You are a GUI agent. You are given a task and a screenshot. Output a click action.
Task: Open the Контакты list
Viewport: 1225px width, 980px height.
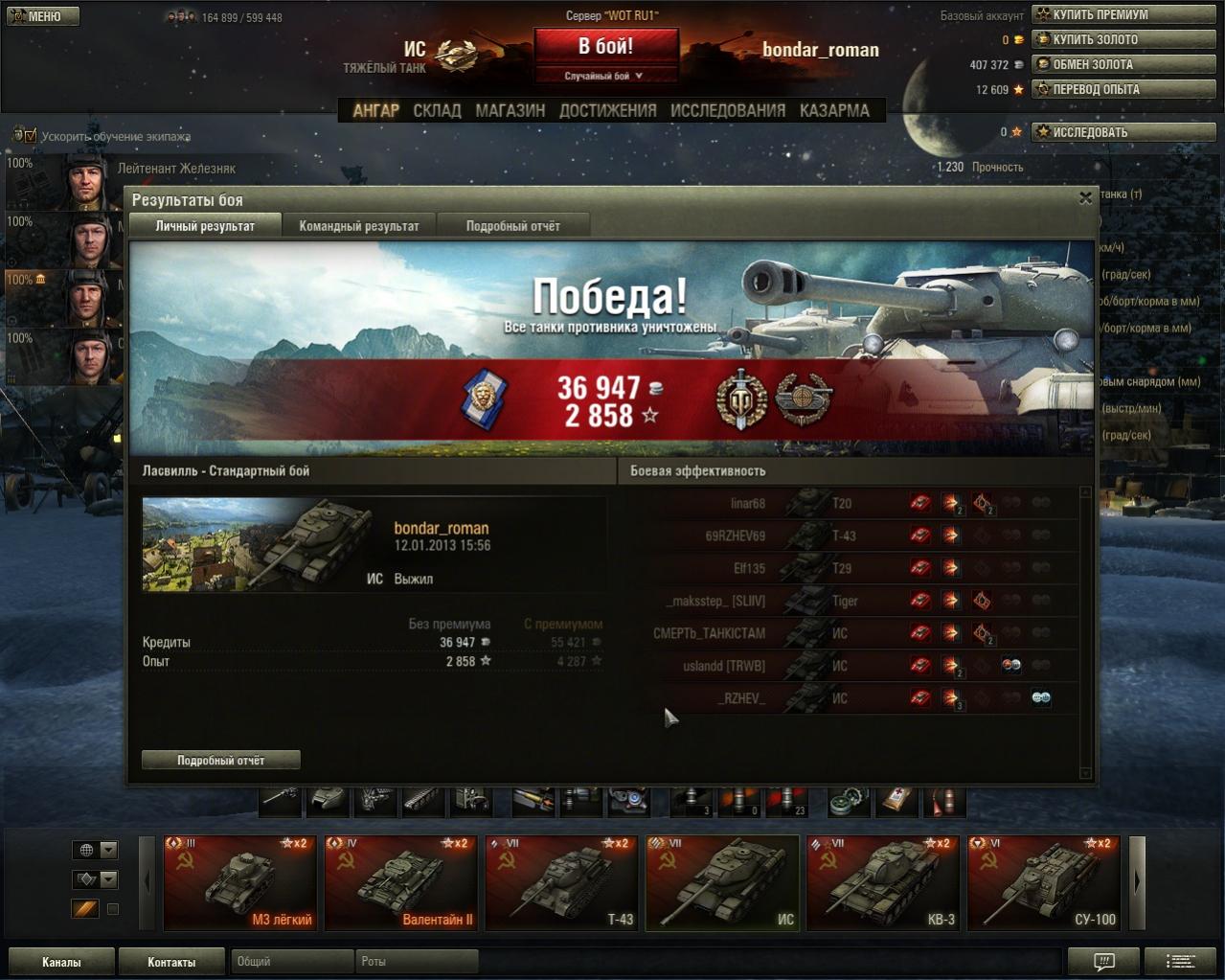[x=171, y=962]
